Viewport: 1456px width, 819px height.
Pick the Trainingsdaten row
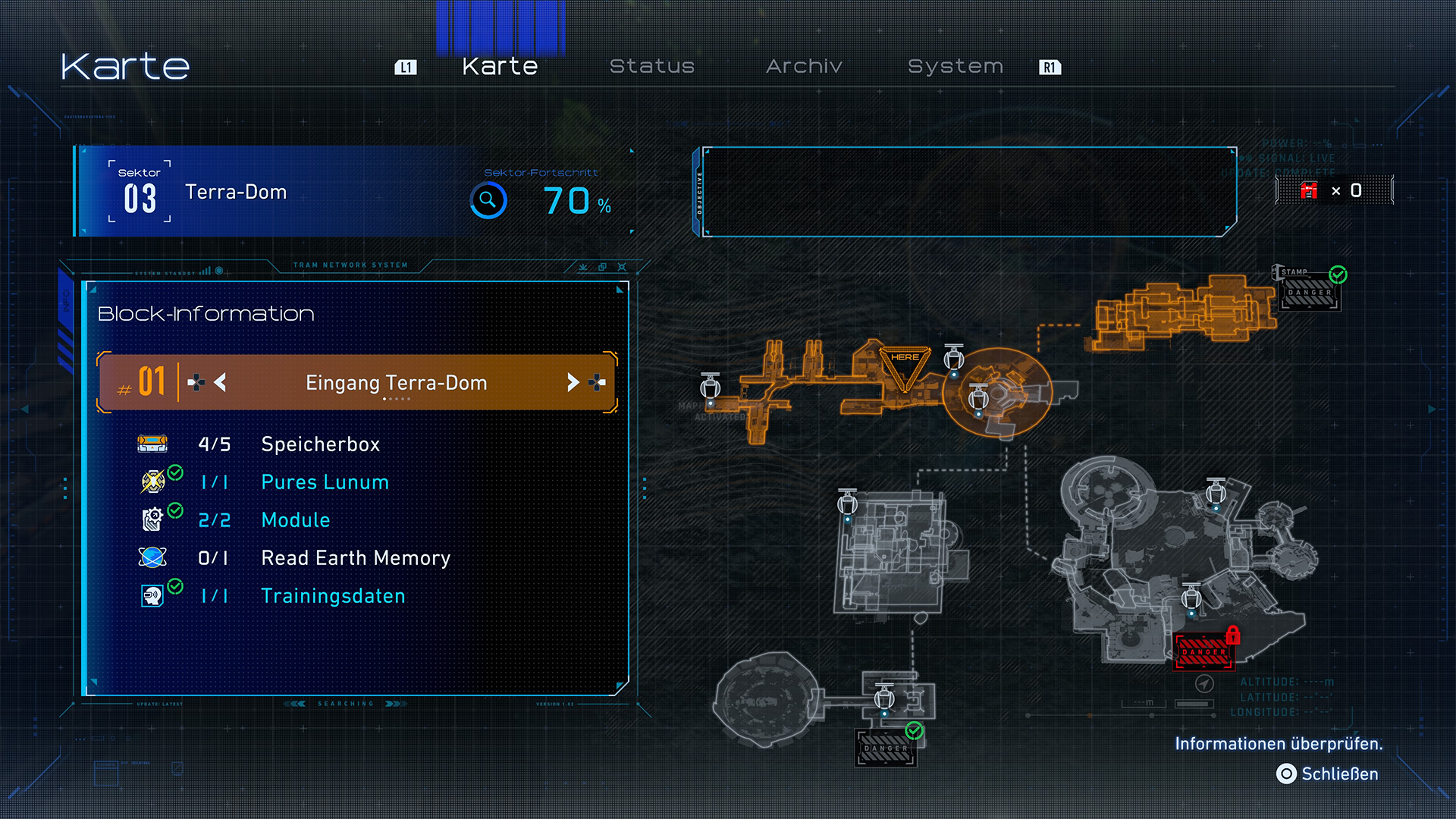(332, 596)
